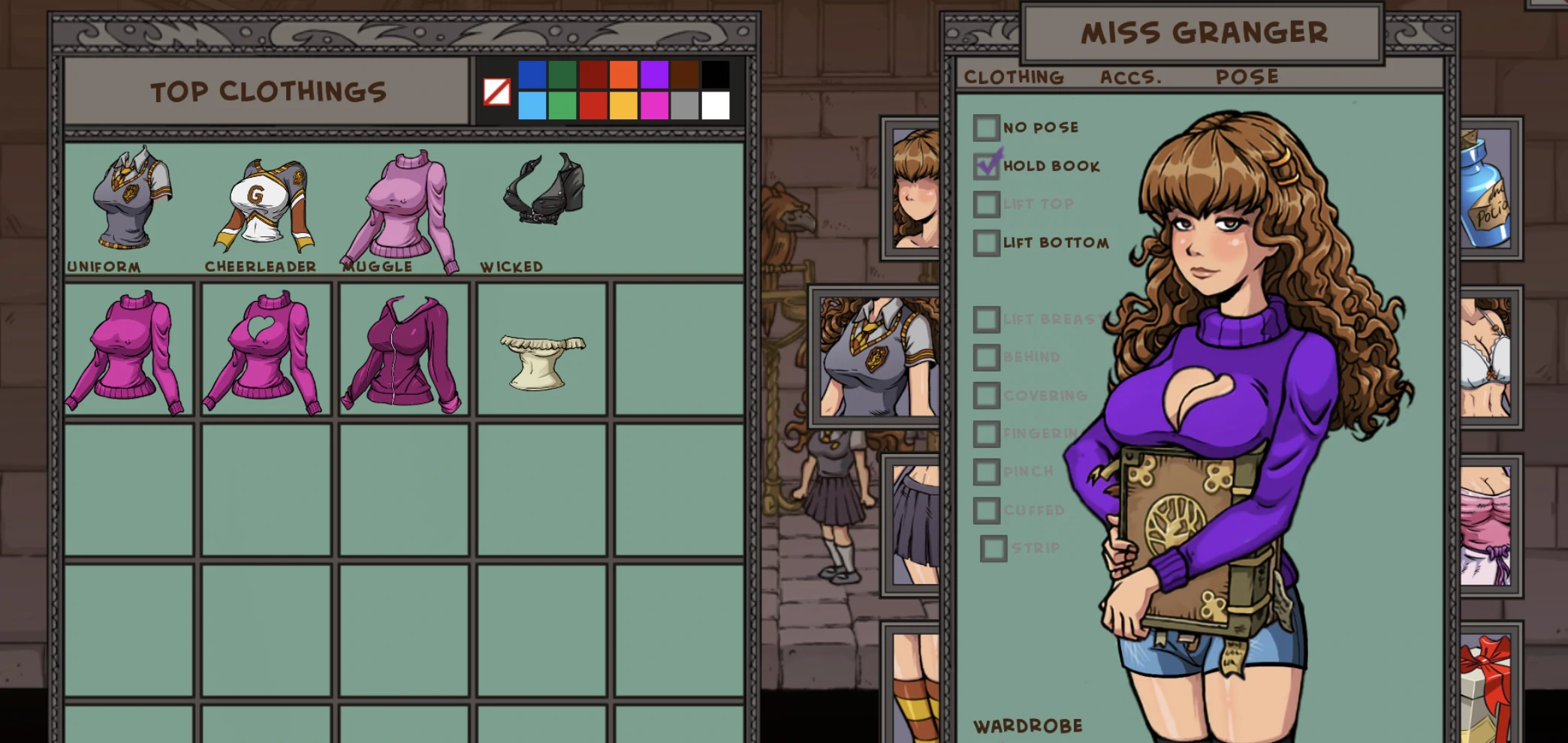
Task: Choose the cream ruffled tube top
Action: (x=541, y=361)
